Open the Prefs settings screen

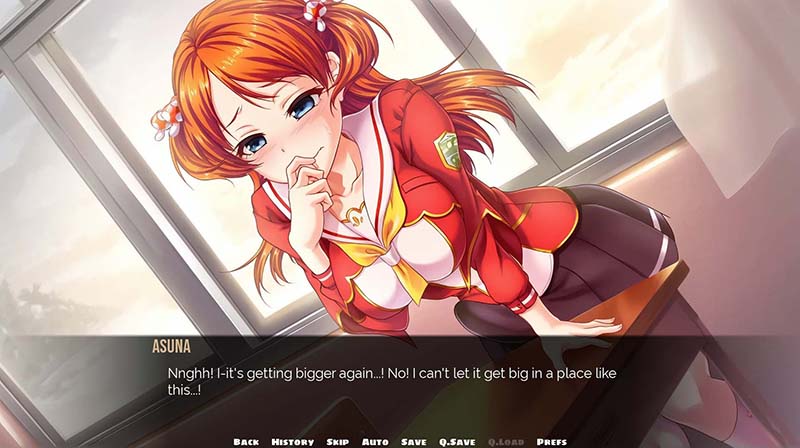(x=552, y=441)
